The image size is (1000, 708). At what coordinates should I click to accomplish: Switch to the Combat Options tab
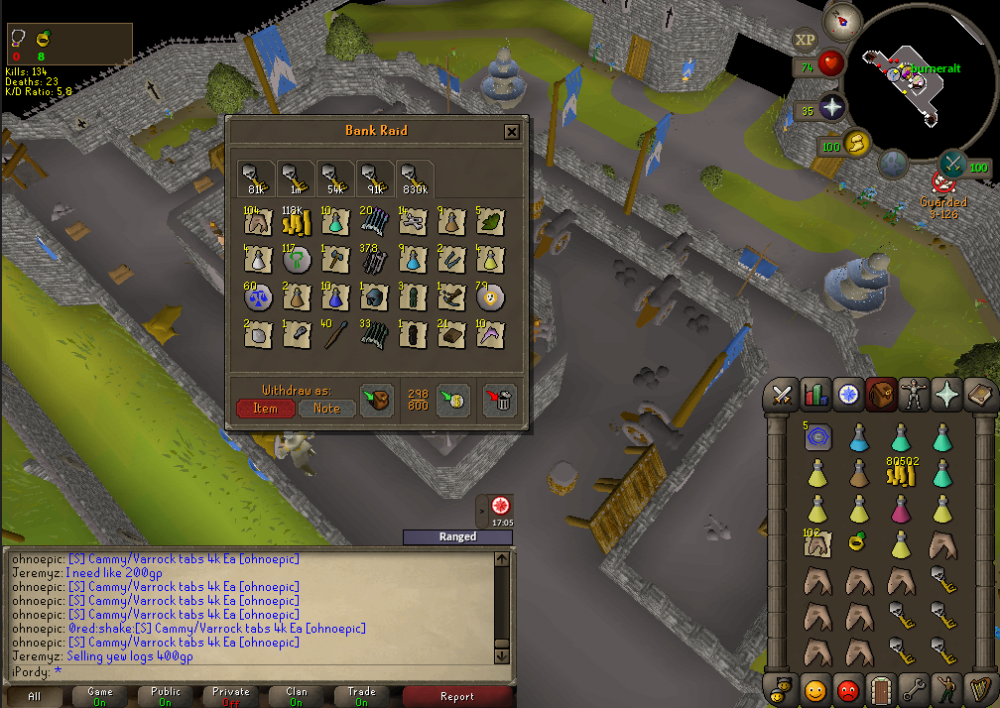click(x=781, y=395)
